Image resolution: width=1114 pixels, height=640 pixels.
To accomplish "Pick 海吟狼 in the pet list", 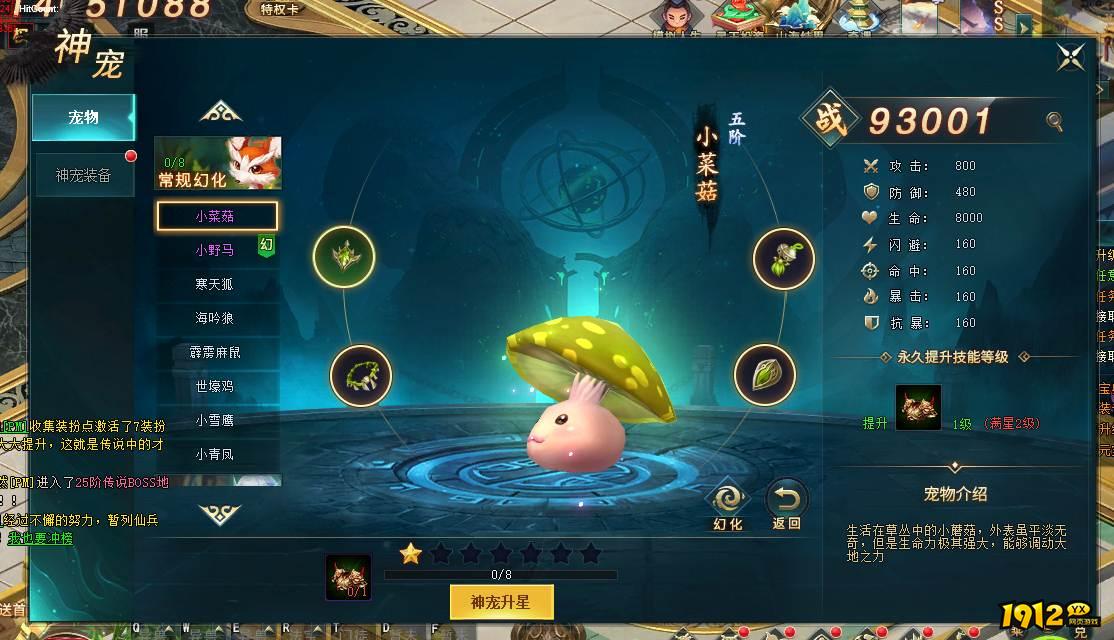I will pos(214,318).
